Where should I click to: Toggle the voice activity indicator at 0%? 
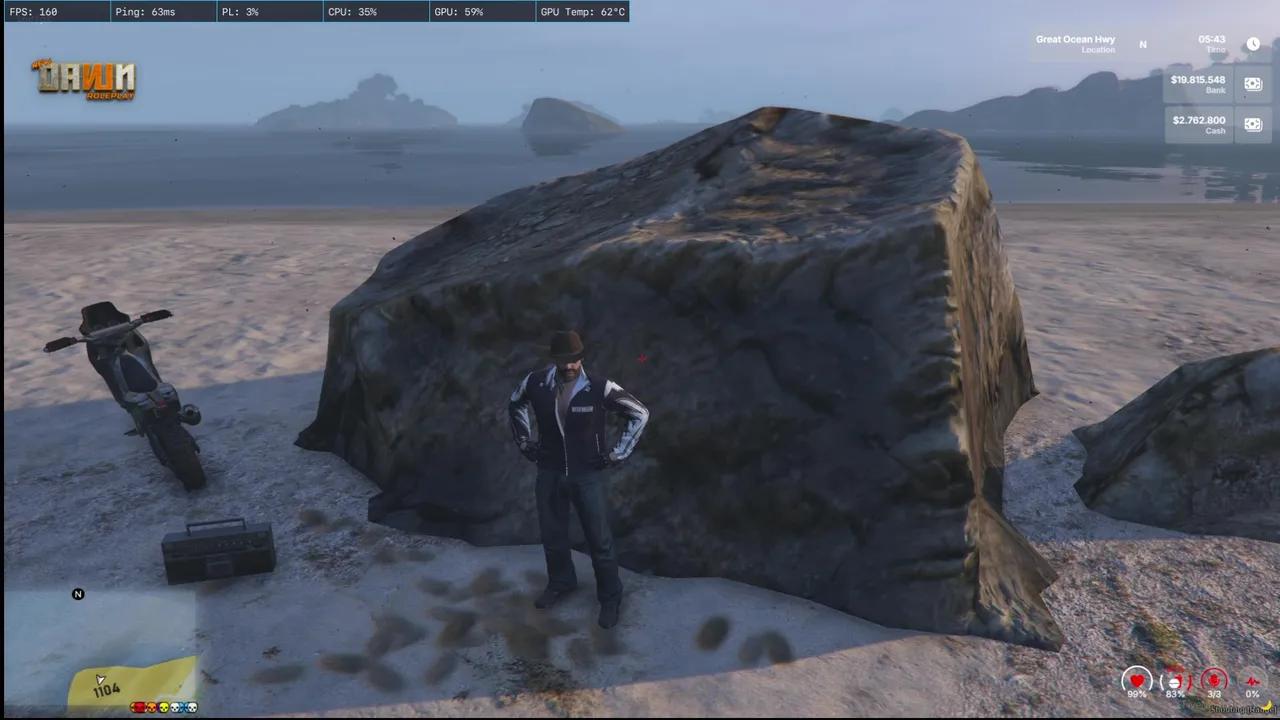(x=1253, y=681)
